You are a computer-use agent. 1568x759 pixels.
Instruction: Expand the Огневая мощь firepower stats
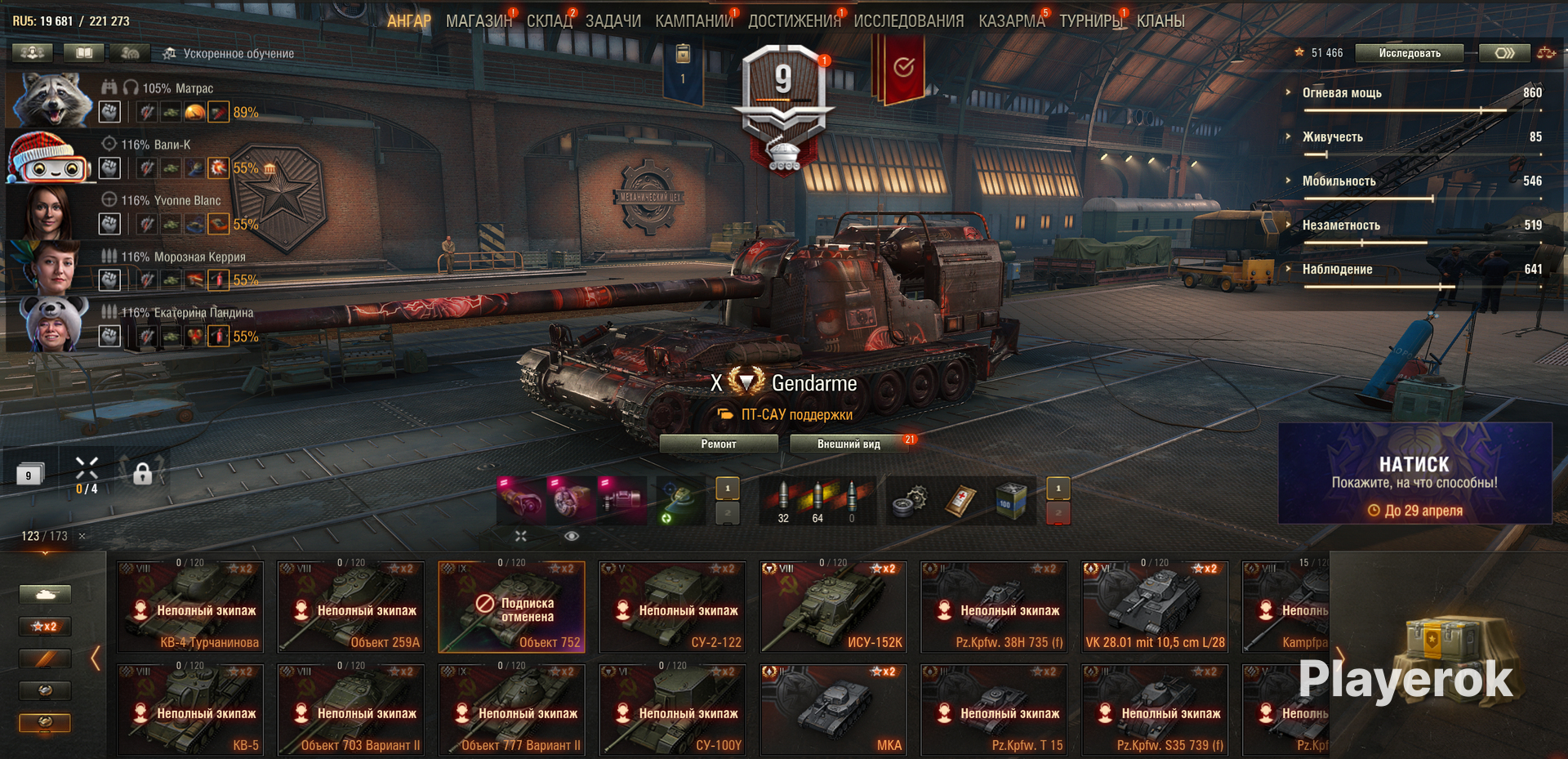click(1341, 93)
